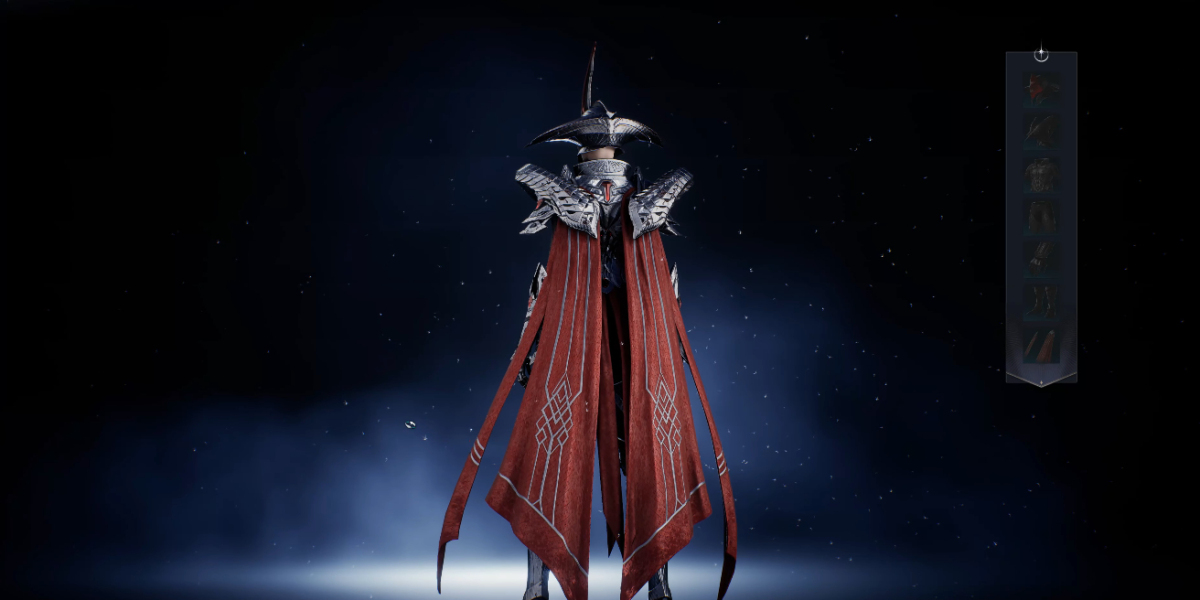Select the red cape slot
Image resolution: width=1200 pixels, height=600 pixels.
pos(1041,346)
